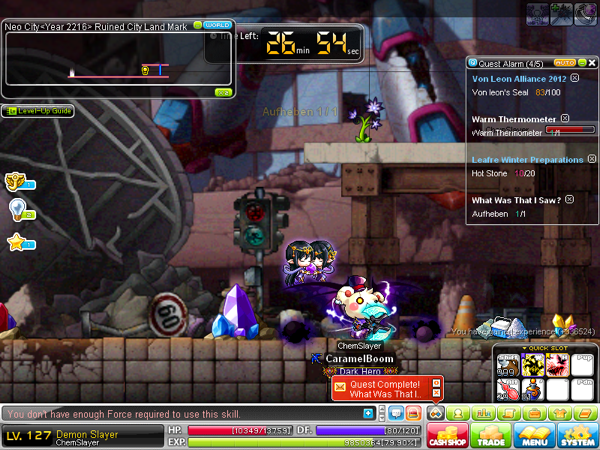Open the Quest Complete notification

(x=387, y=388)
